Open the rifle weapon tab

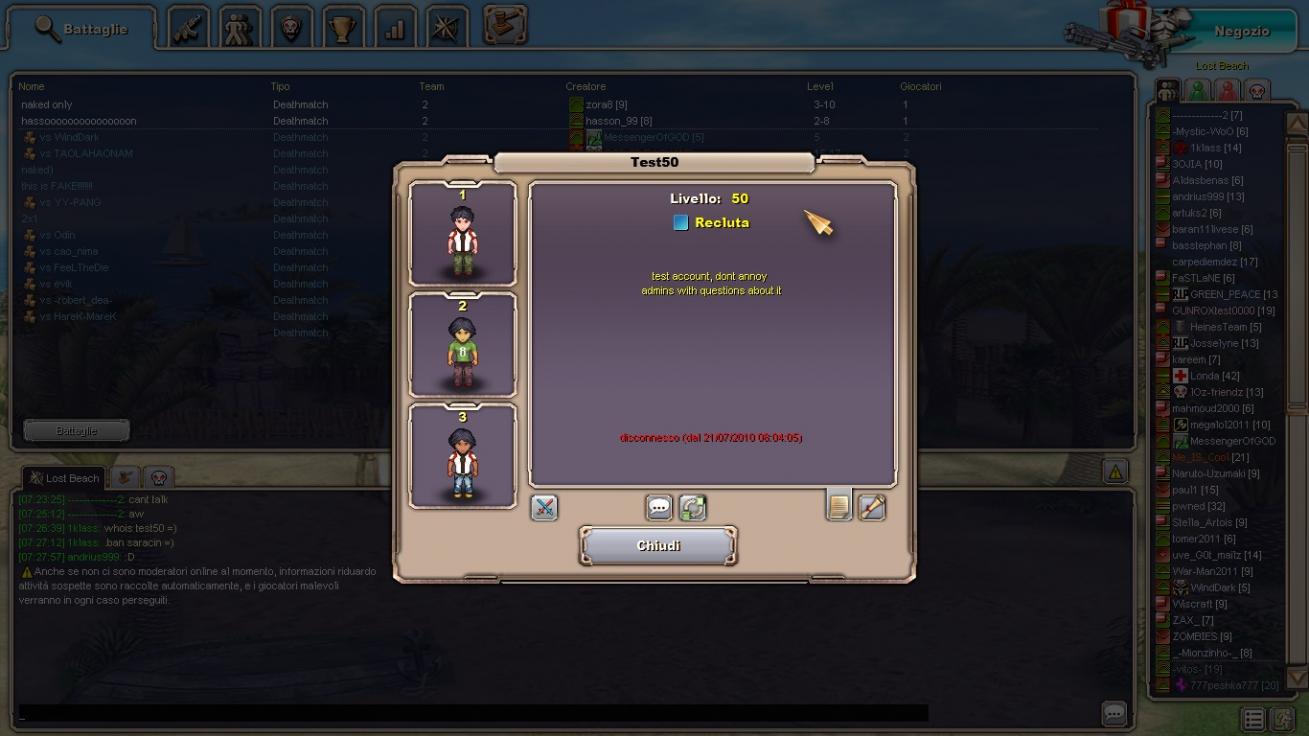coord(188,29)
